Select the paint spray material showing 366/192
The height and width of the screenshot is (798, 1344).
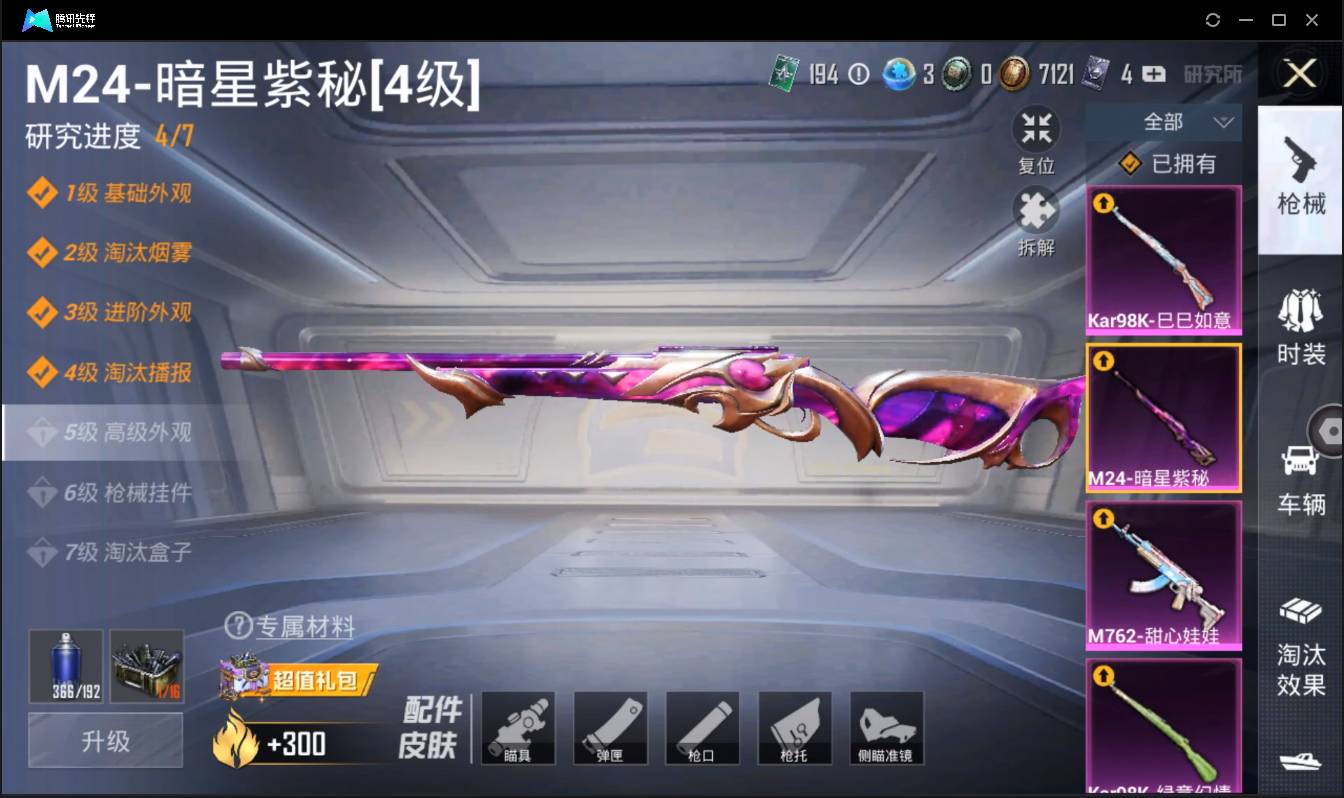(x=66, y=666)
